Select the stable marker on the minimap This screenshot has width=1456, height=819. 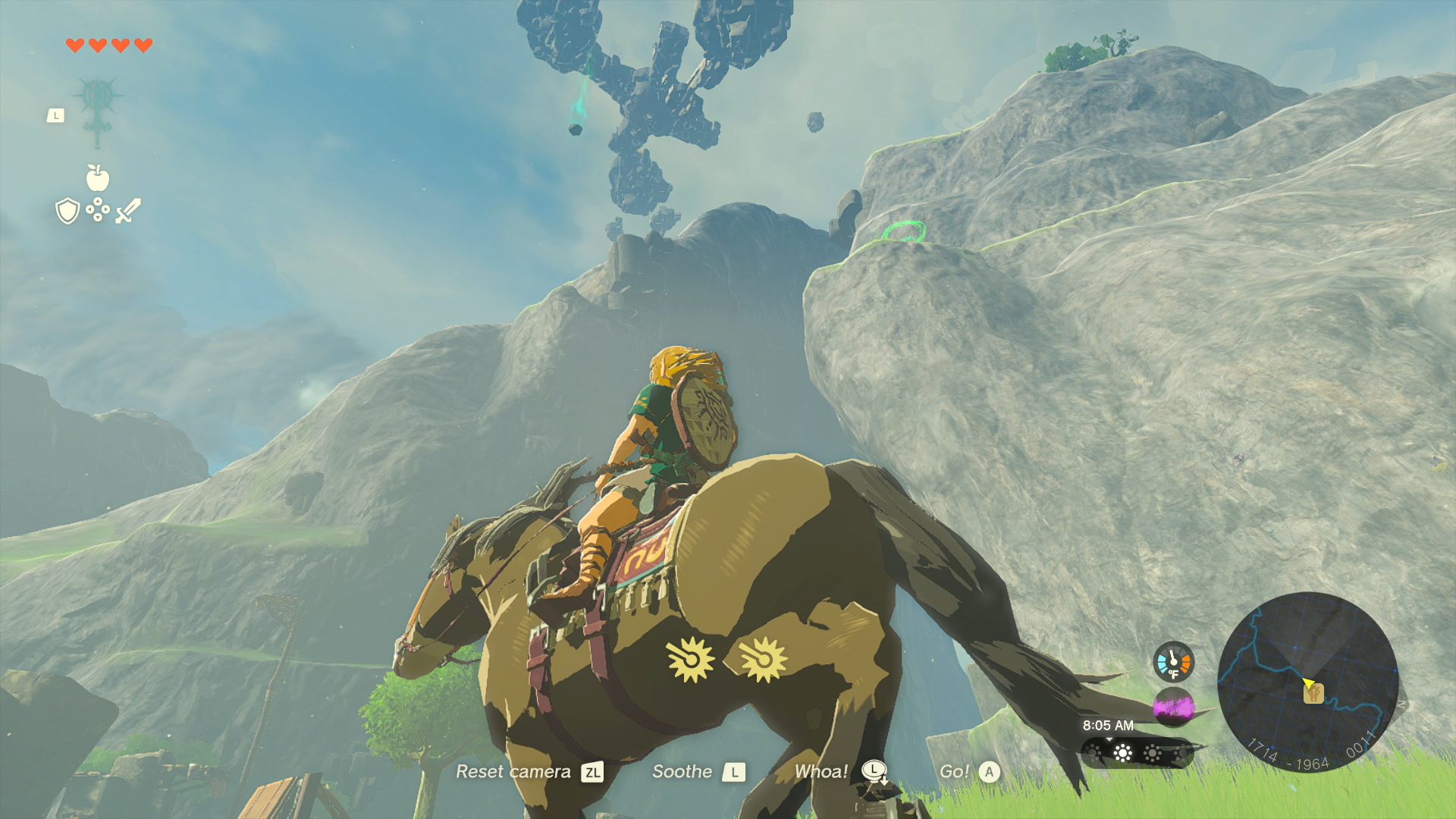[1314, 693]
